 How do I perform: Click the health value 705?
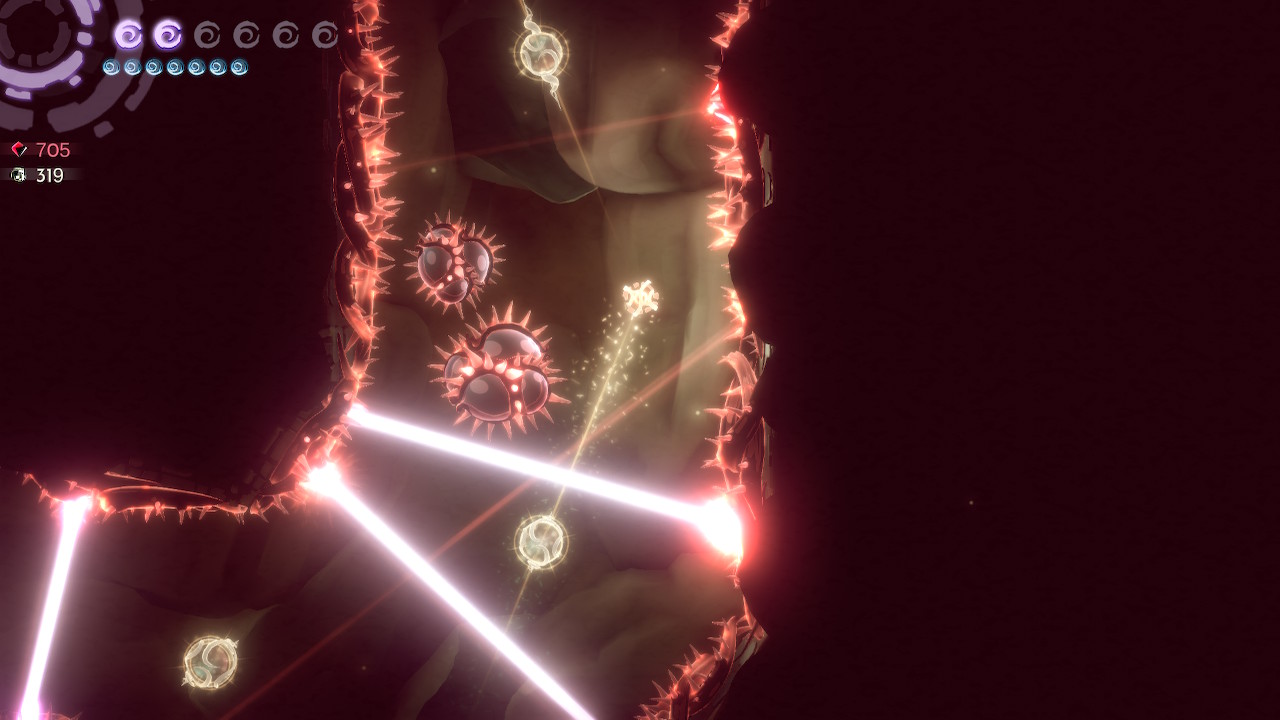tap(53, 149)
